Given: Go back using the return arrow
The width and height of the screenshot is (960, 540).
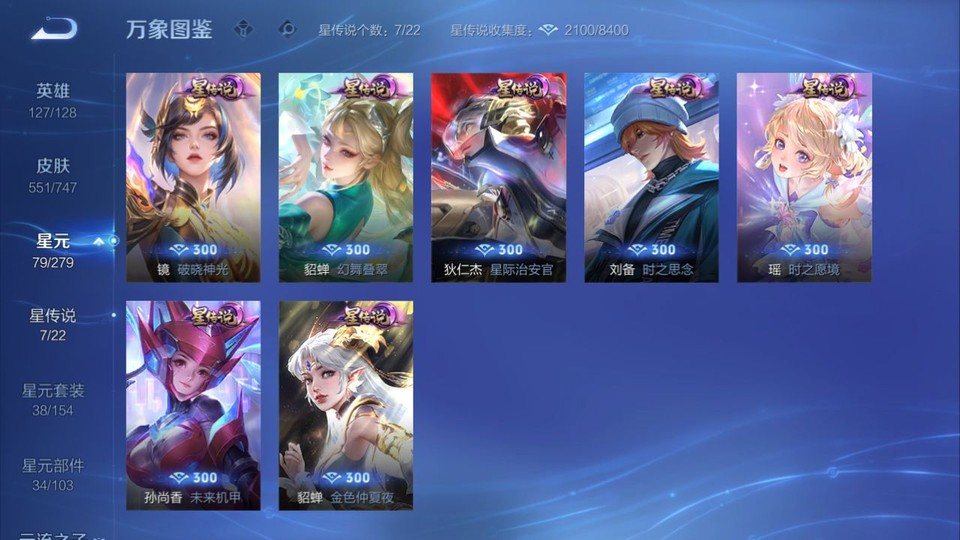Looking at the screenshot, I should pos(54,29).
